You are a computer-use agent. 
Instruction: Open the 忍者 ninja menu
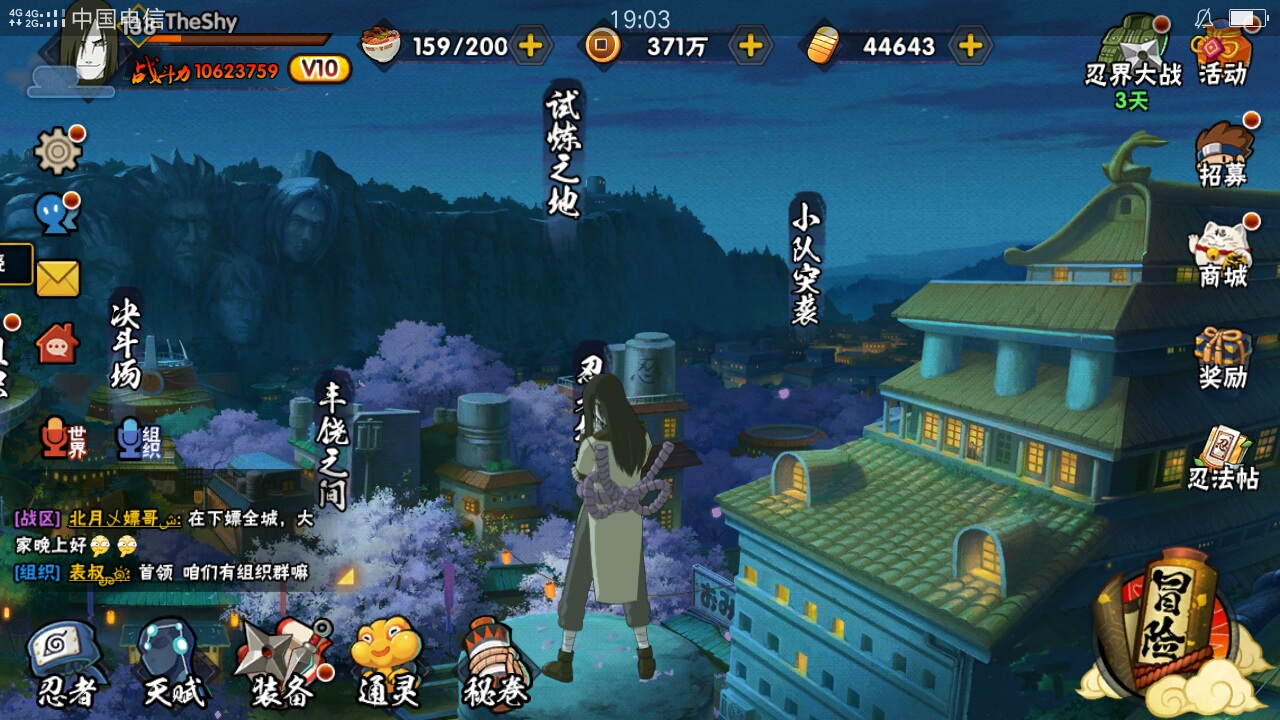click(x=66, y=664)
